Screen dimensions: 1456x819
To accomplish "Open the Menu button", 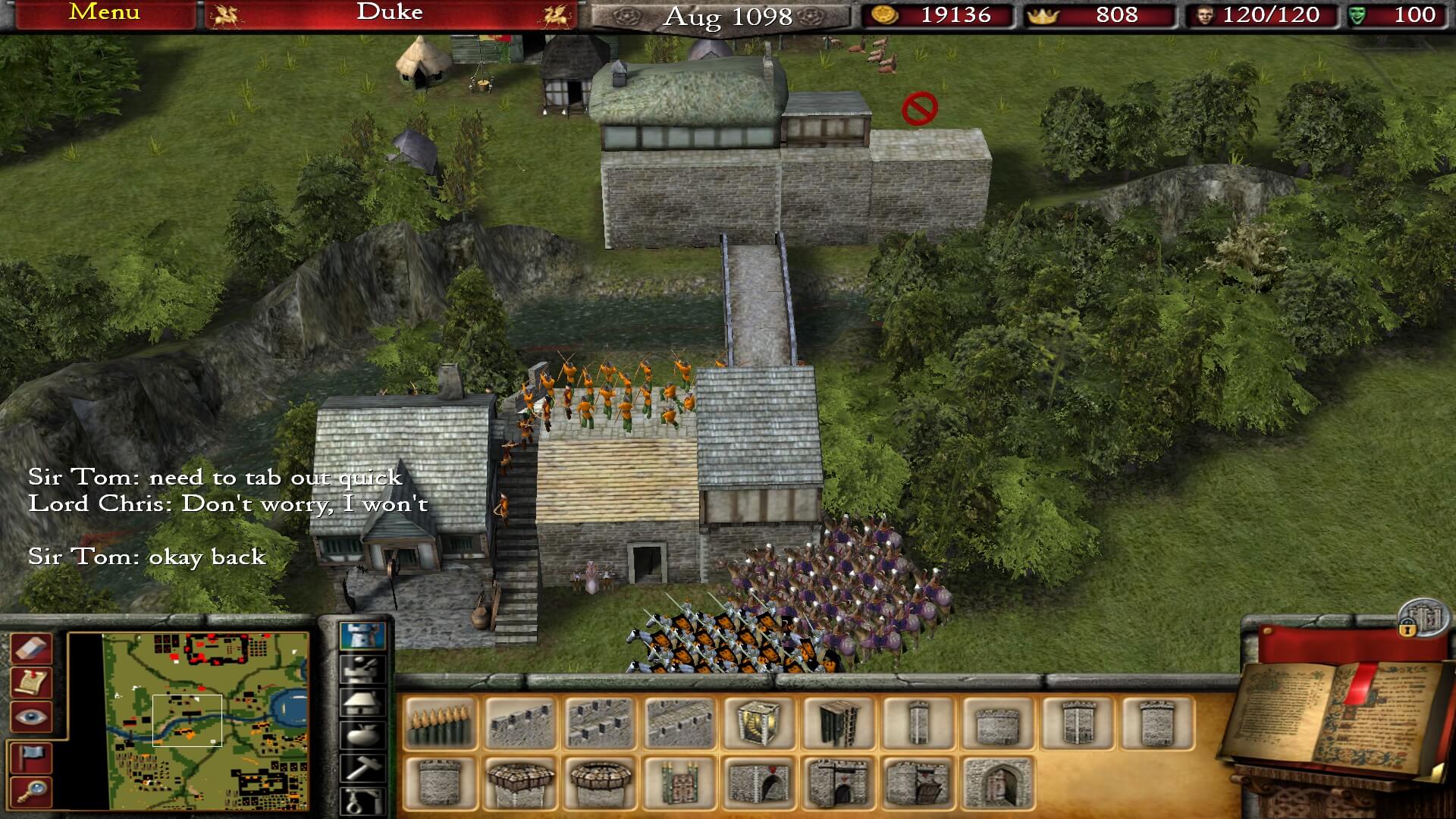I will [104, 13].
